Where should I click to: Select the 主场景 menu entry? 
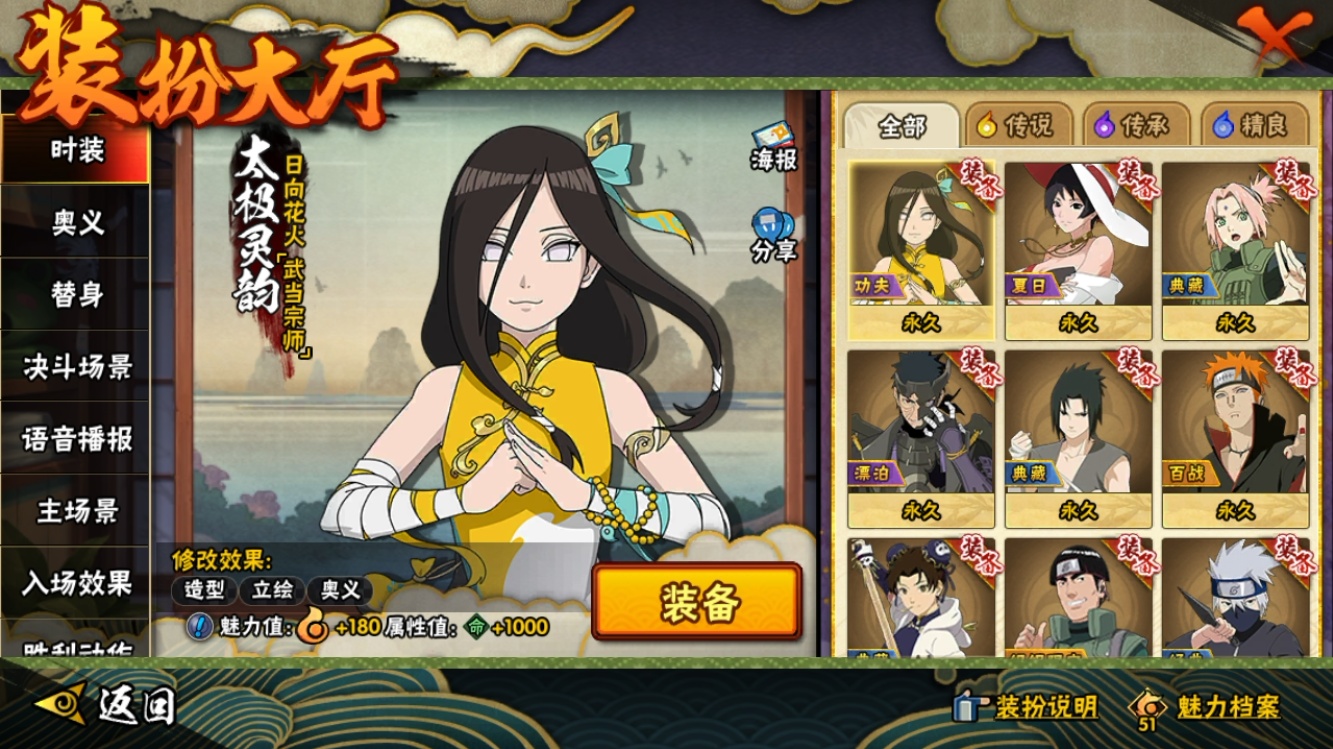(76, 511)
